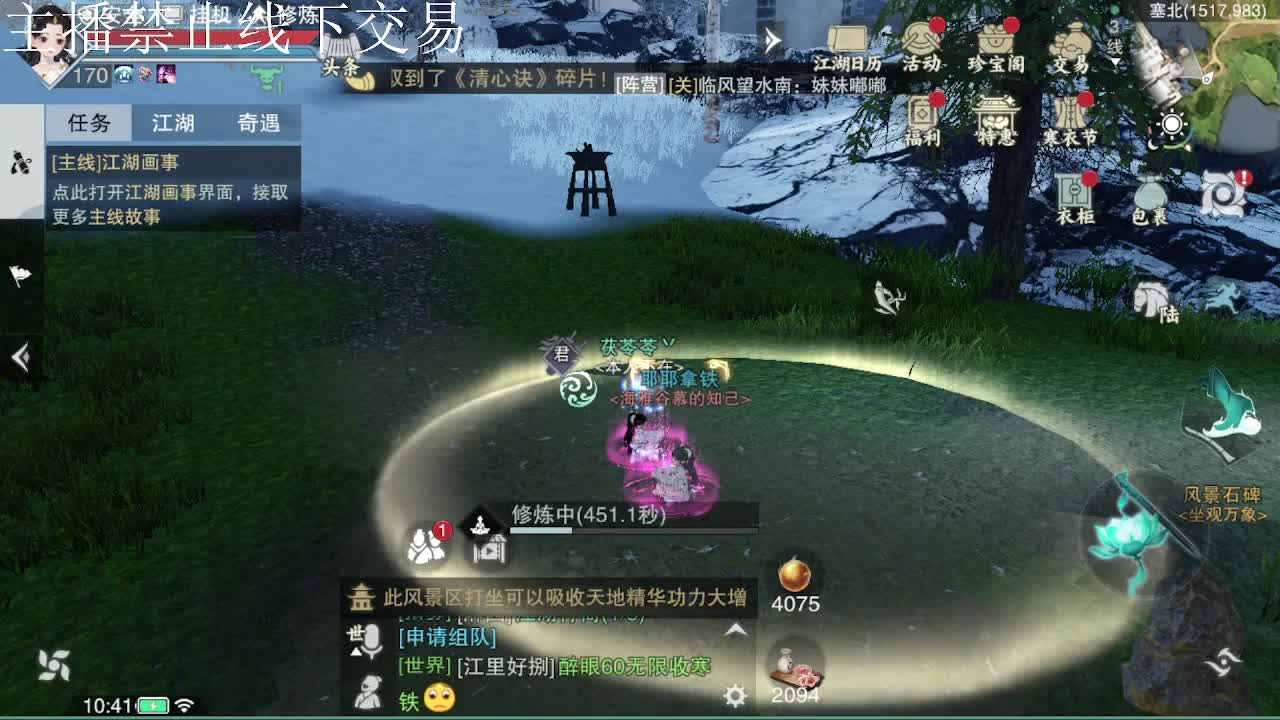Switch to the 江湖 tab
The width and height of the screenshot is (1280, 720).
pos(175,122)
